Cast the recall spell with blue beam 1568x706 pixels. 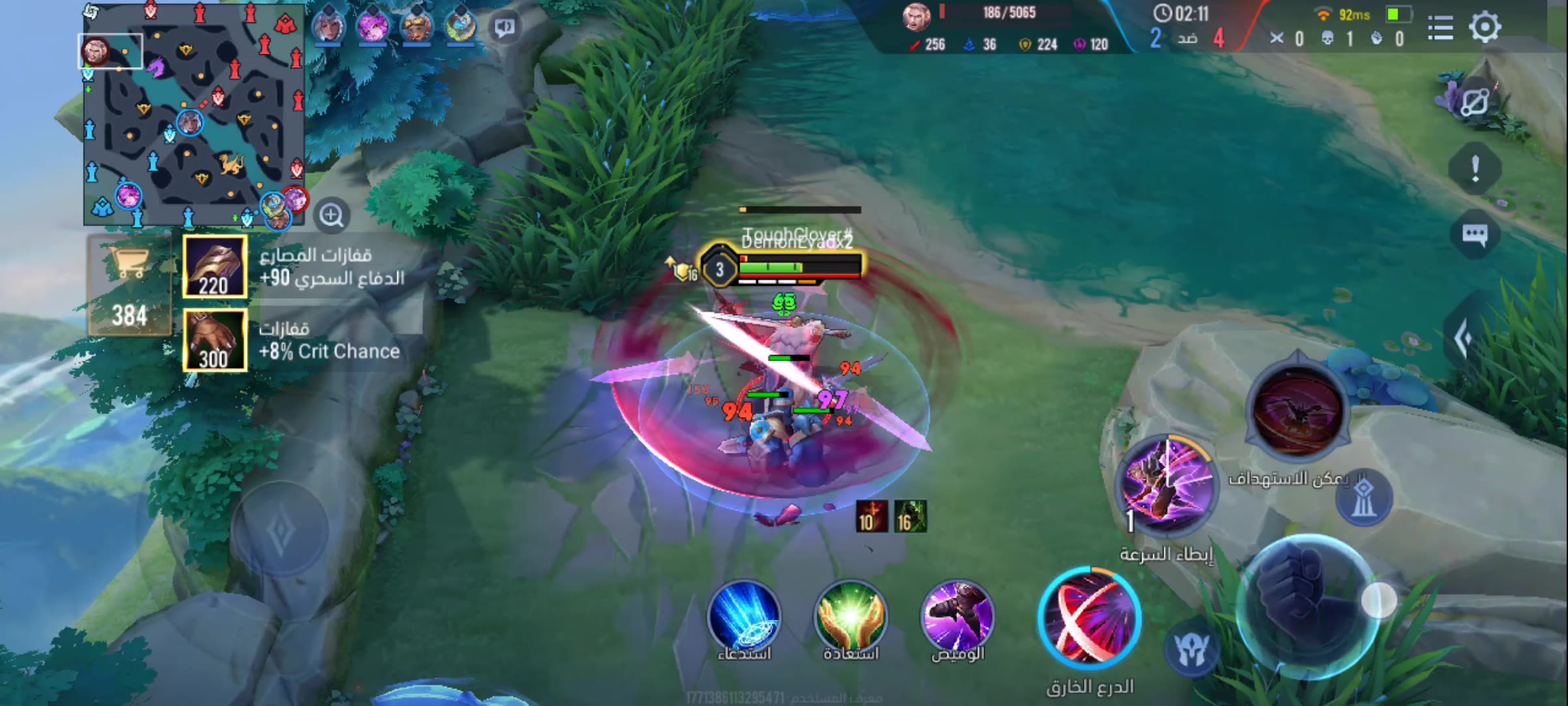coord(743,617)
